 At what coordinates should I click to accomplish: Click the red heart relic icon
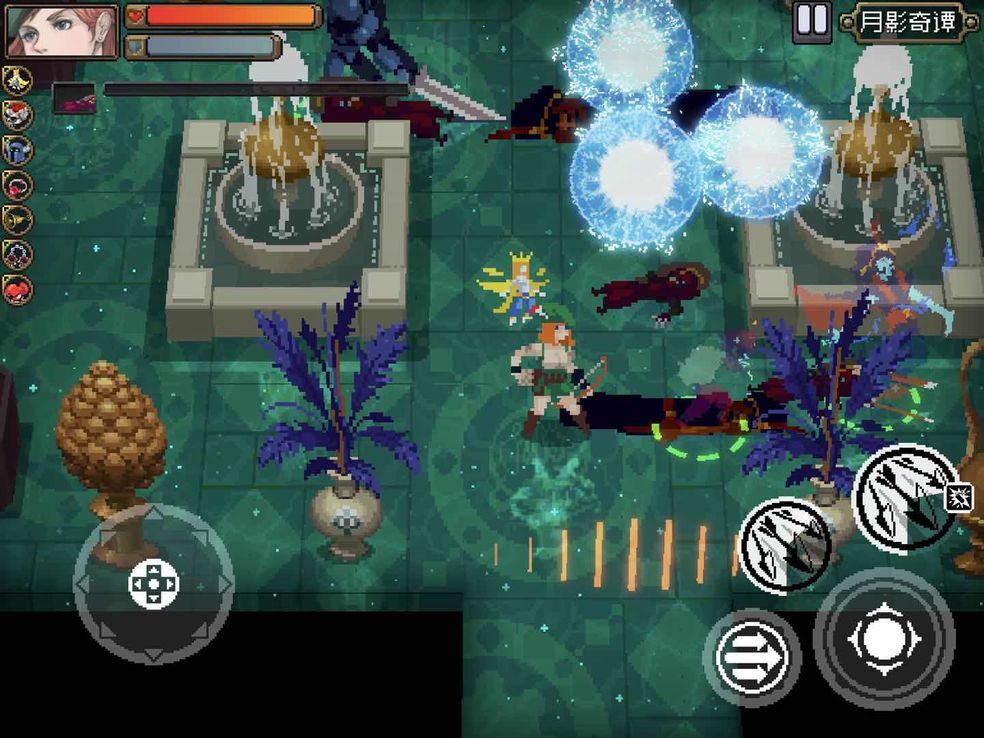pos(18,290)
